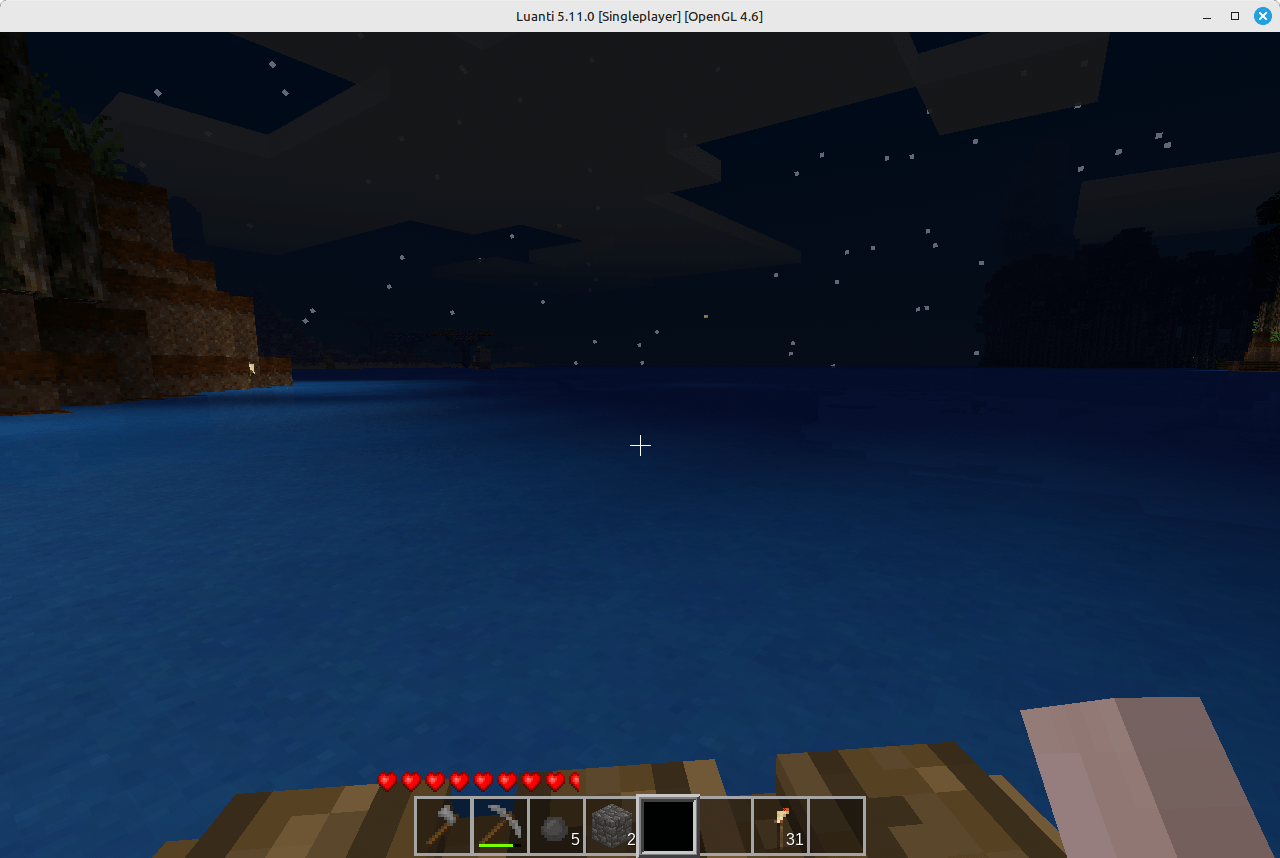Click the last empty hotbar slot
This screenshot has width=1280, height=858.
pyautogui.click(x=836, y=824)
